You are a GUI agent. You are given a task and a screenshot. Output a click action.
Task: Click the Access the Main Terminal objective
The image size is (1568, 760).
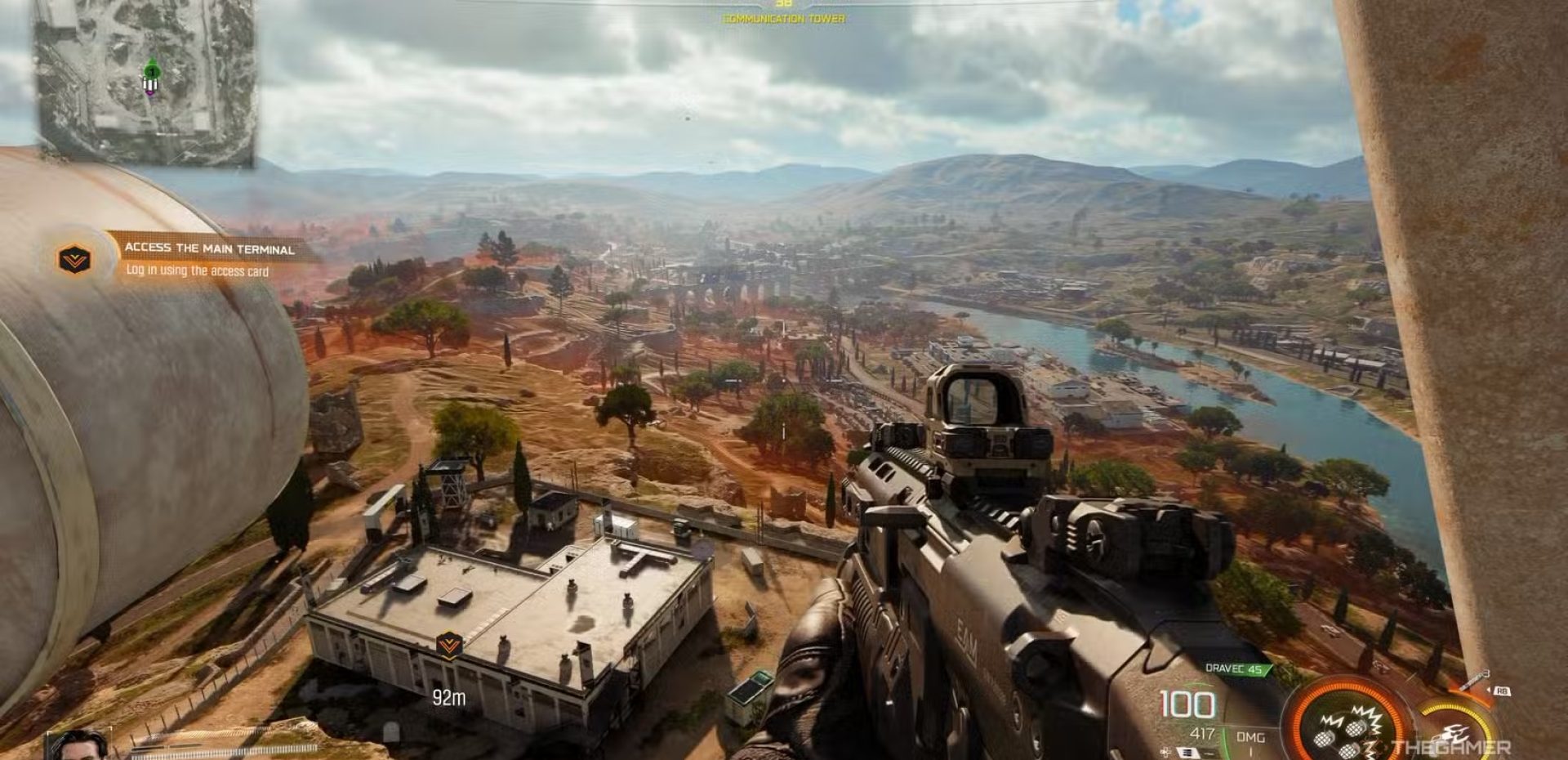tap(209, 248)
